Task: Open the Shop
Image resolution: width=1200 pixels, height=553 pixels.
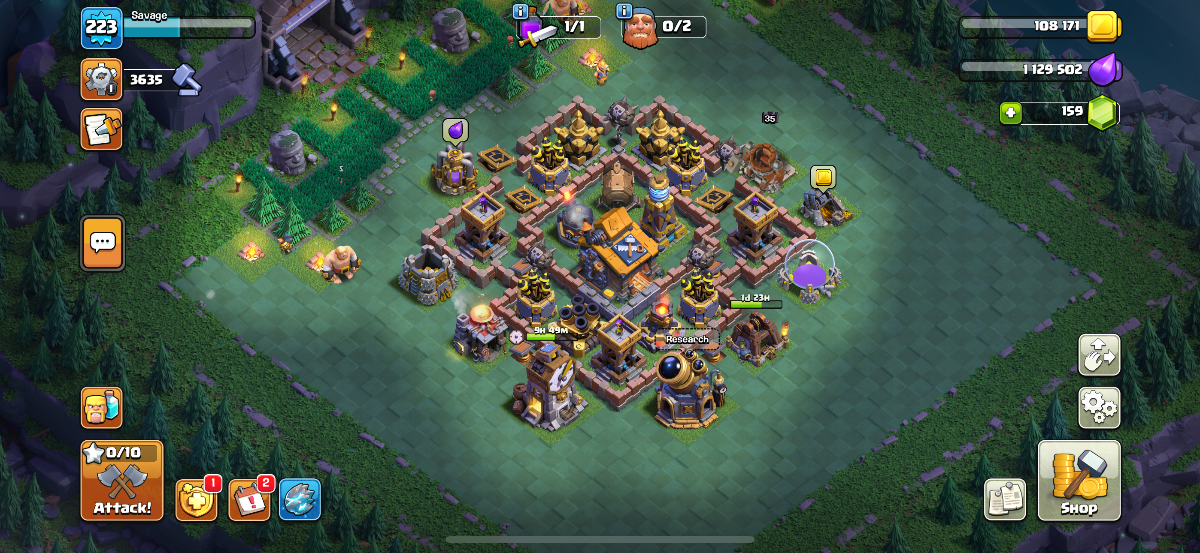Action: 1078,481
